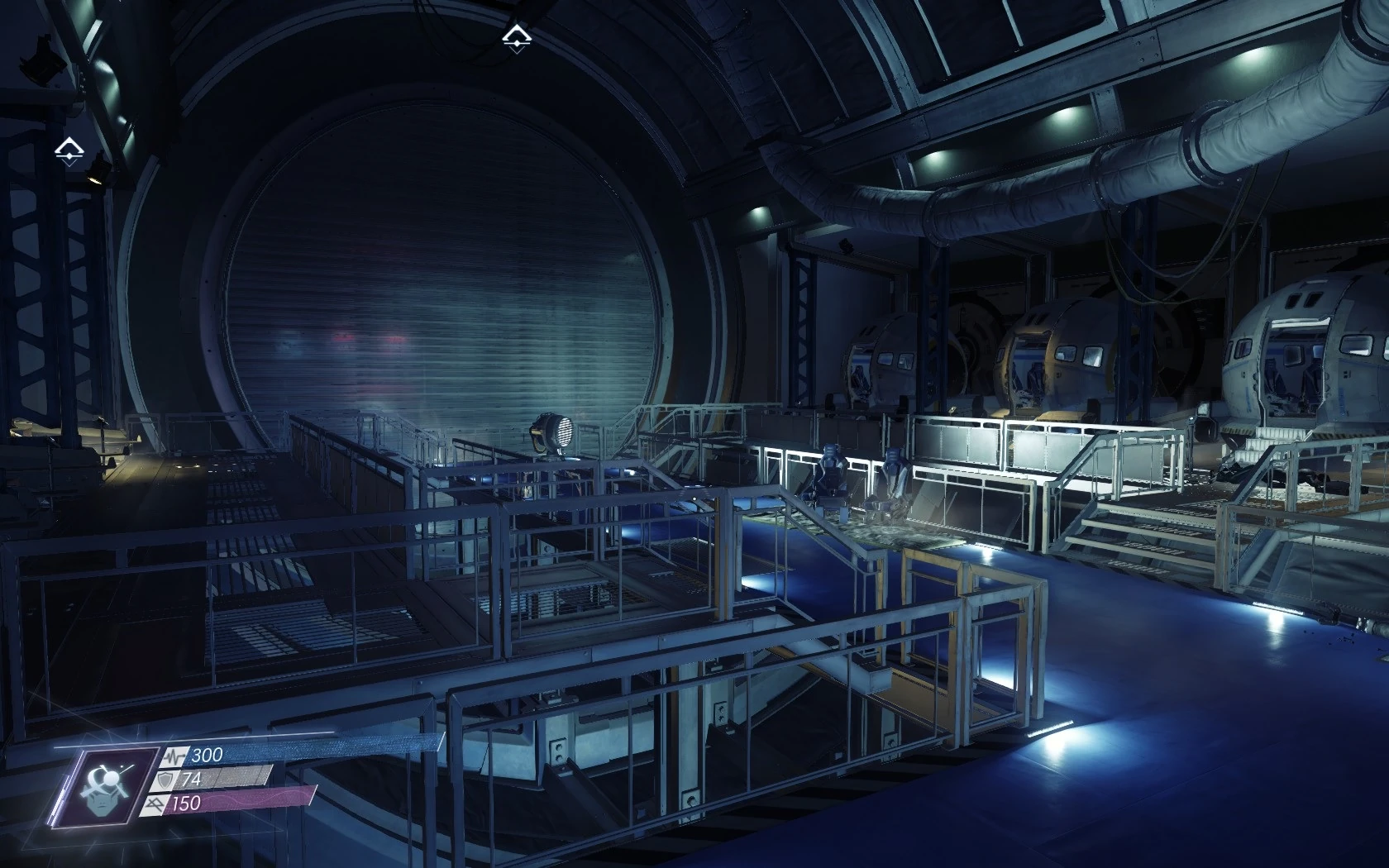The image size is (1389, 868).
Task: Click the shield icon next to 74
Action: 165,780
